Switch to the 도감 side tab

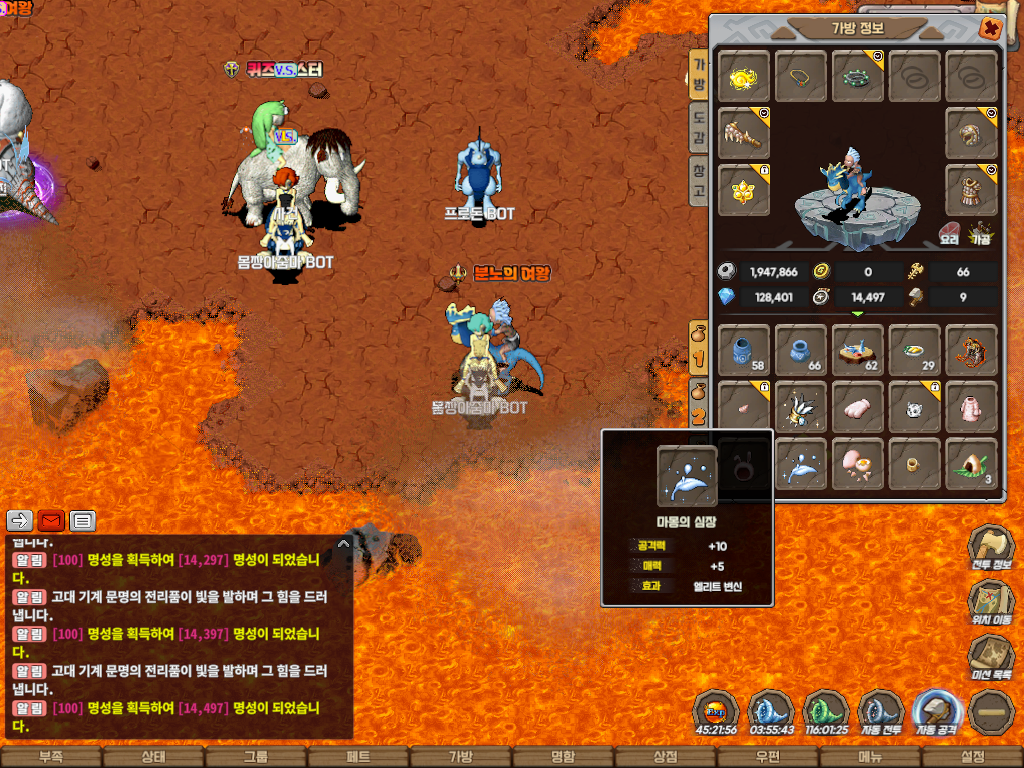700,126
